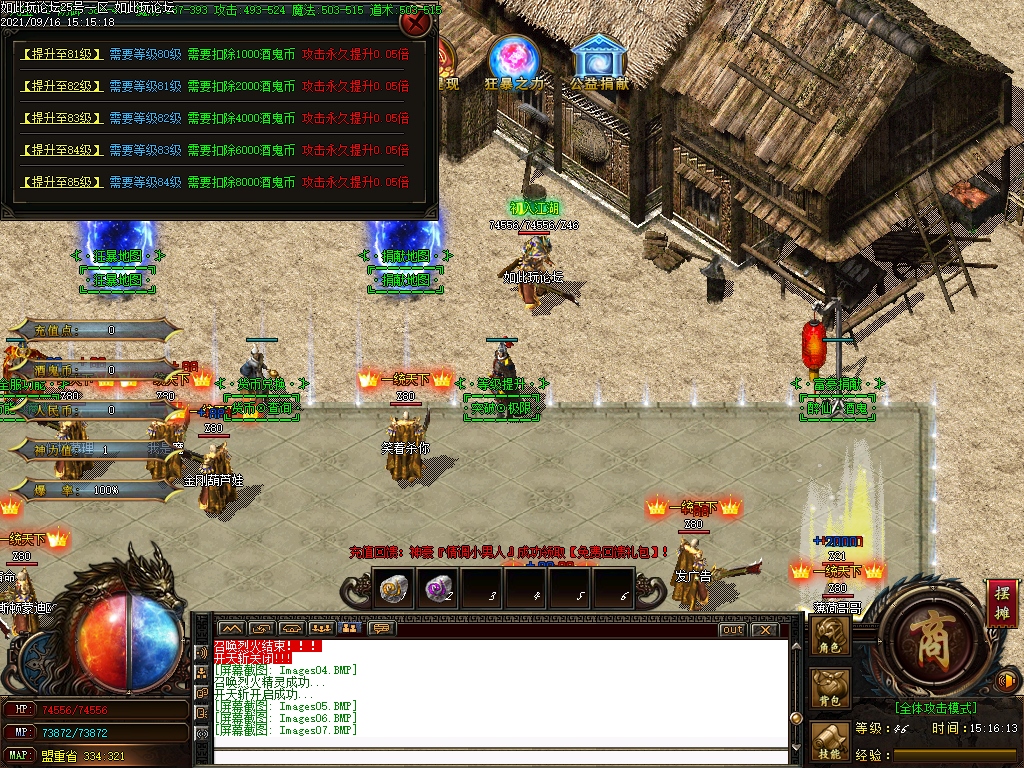The height and width of the screenshot is (768, 1024).
Task: Close the chat window with the X
Action: [764, 630]
